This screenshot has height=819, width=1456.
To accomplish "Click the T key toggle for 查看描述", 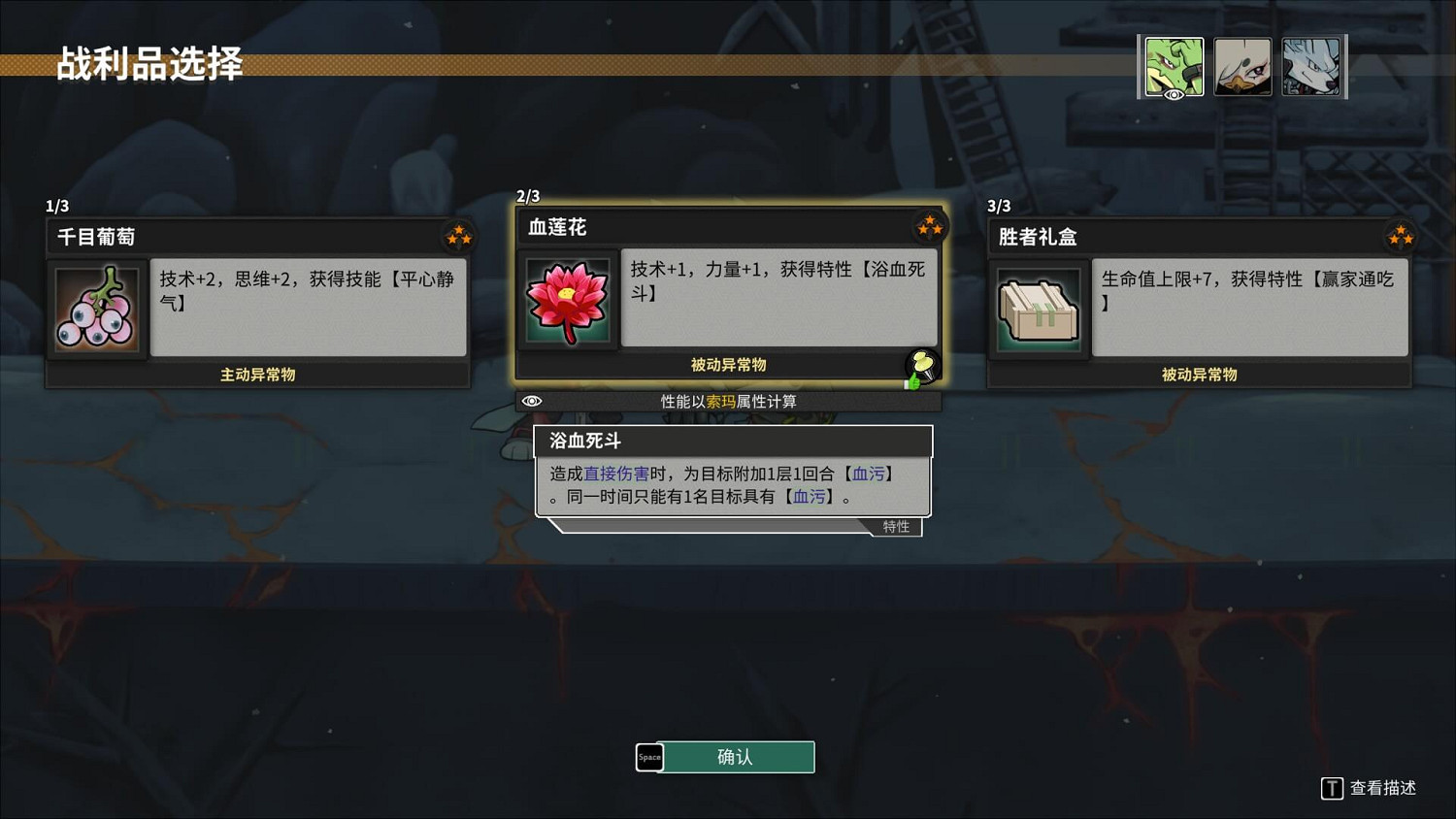I will pos(1333,789).
